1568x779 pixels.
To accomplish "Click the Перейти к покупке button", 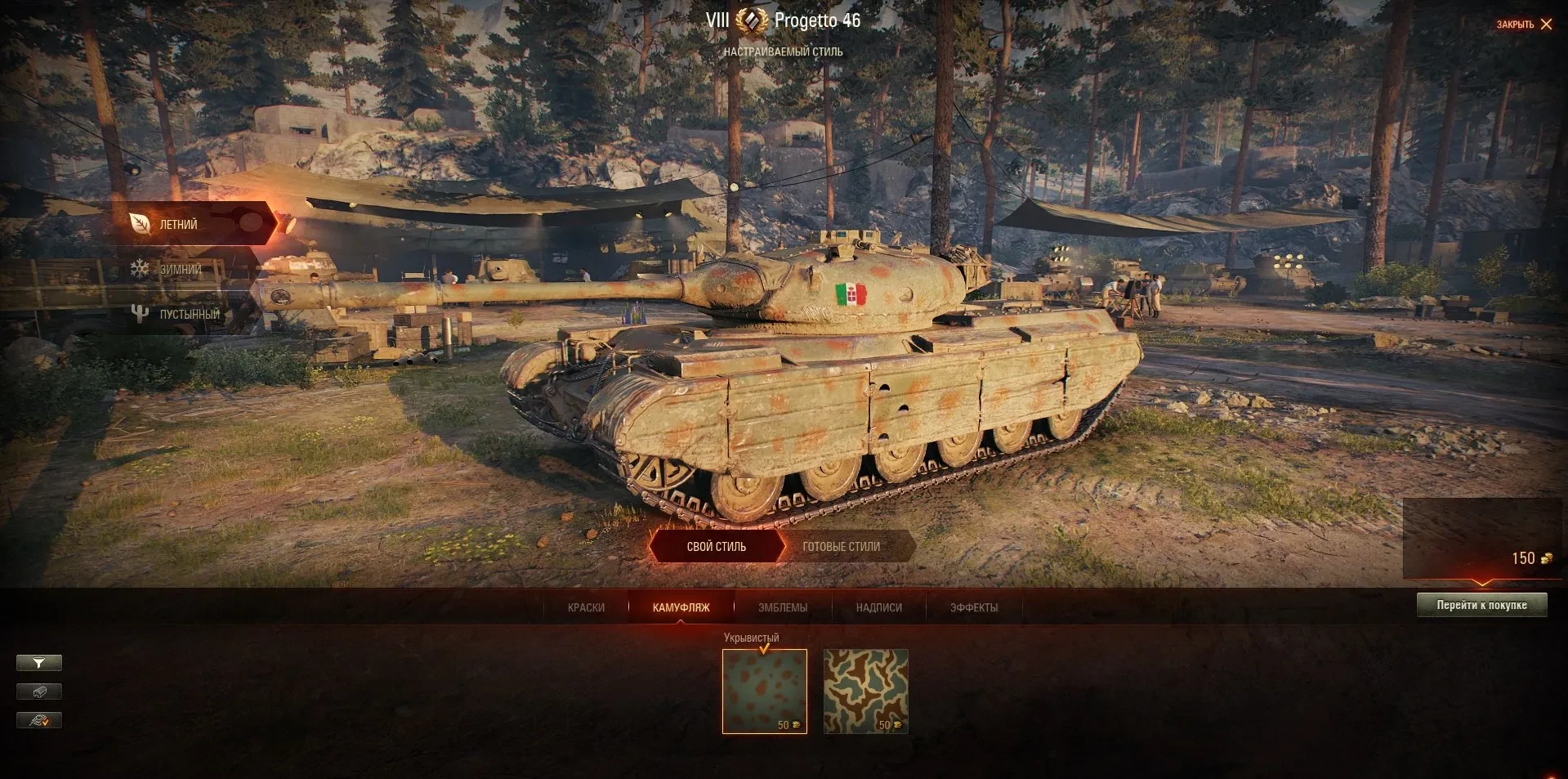I will 1481,605.
